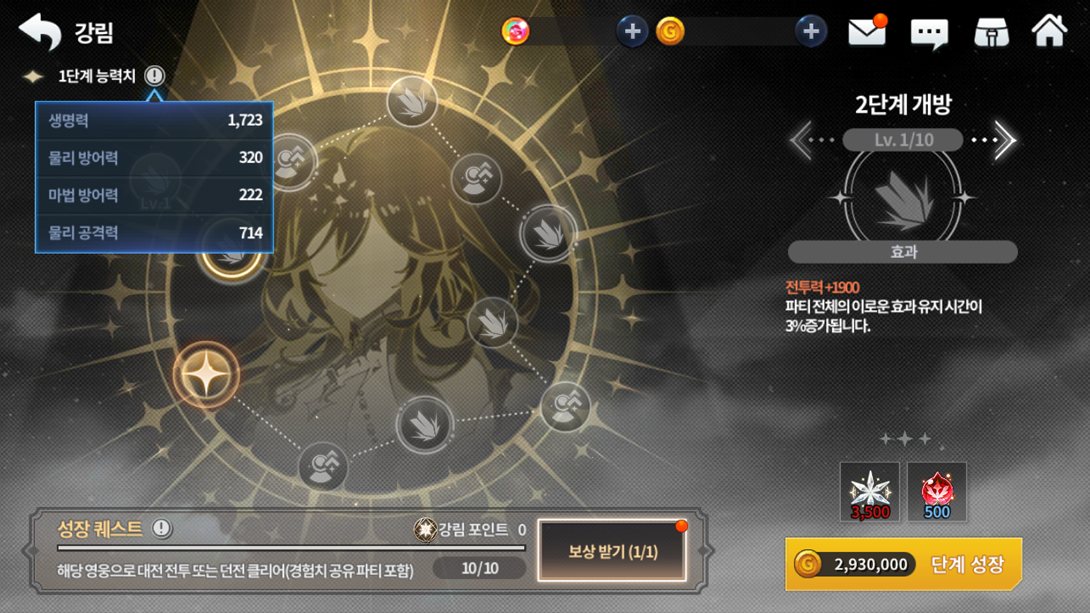This screenshot has height=613, width=1090.
Task: Claim reward with 보상 받기 (1/1)
Action: pyautogui.click(x=612, y=552)
